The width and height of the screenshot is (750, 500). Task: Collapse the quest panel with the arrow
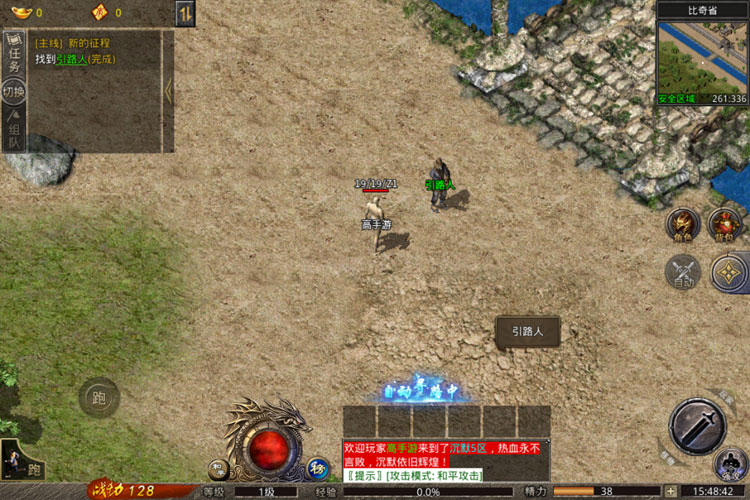[168, 91]
